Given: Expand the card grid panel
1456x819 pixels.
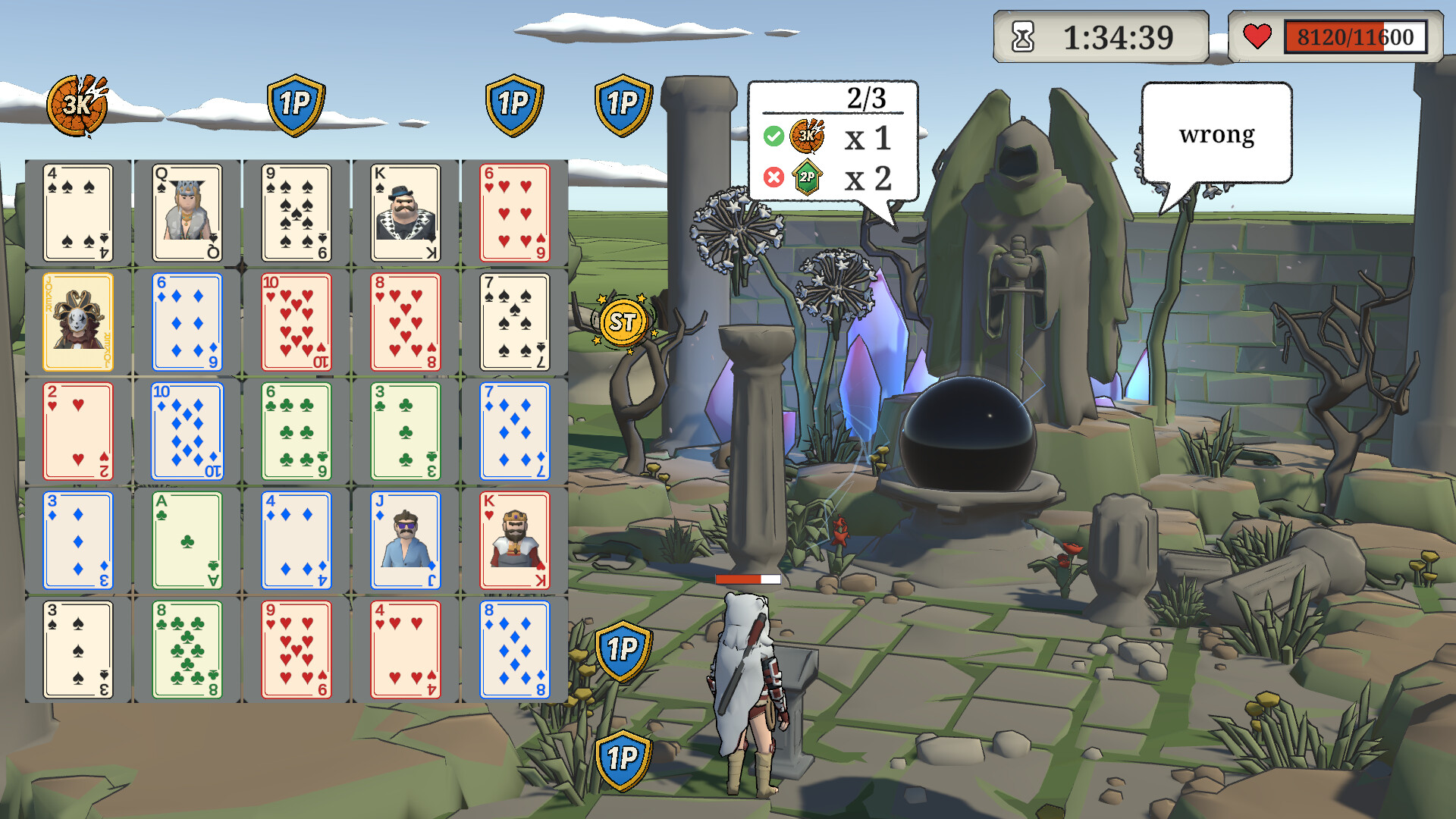Looking at the screenshot, I should pyautogui.click(x=296, y=432).
